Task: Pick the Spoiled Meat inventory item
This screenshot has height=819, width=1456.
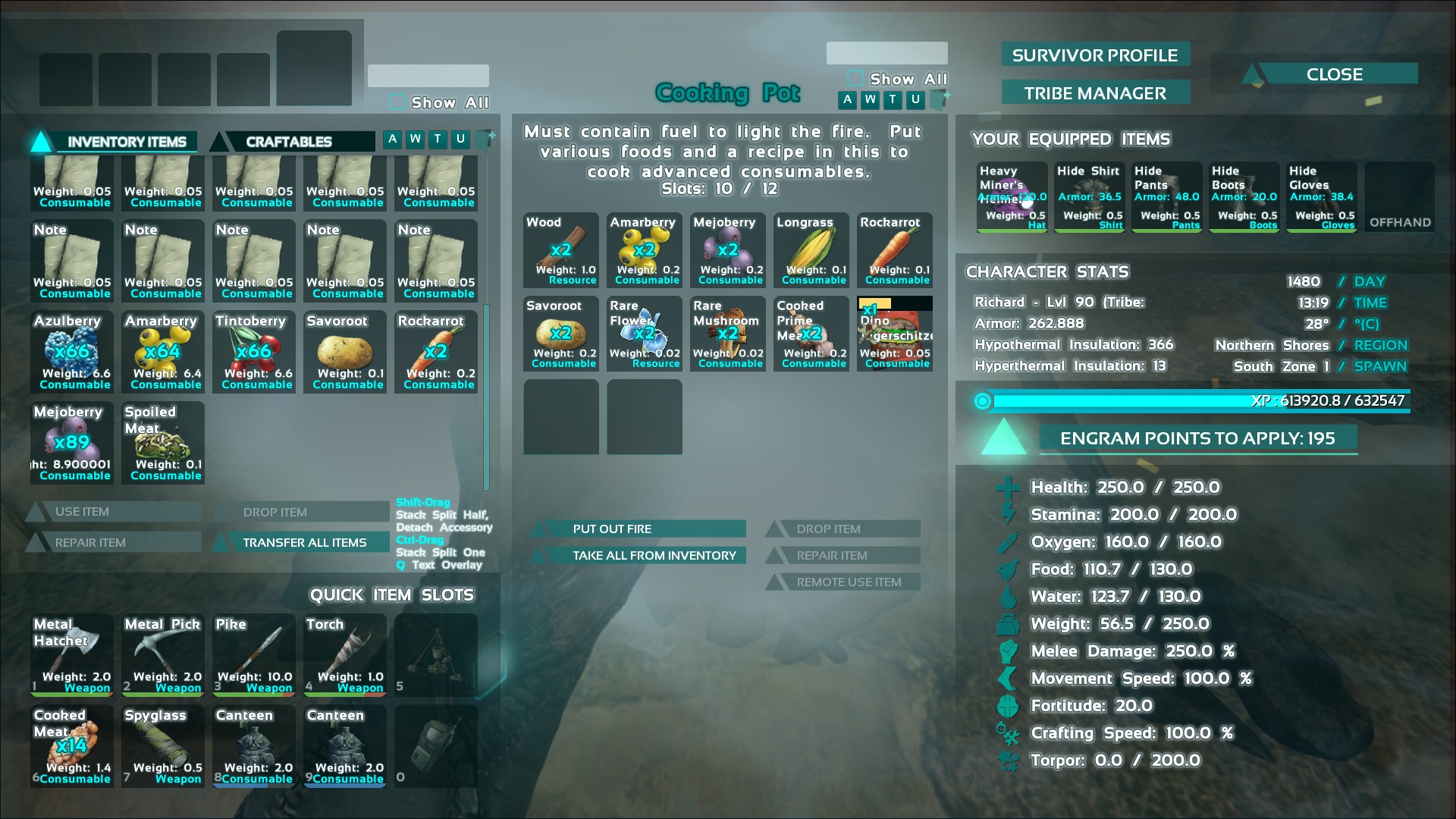Action: tap(163, 443)
